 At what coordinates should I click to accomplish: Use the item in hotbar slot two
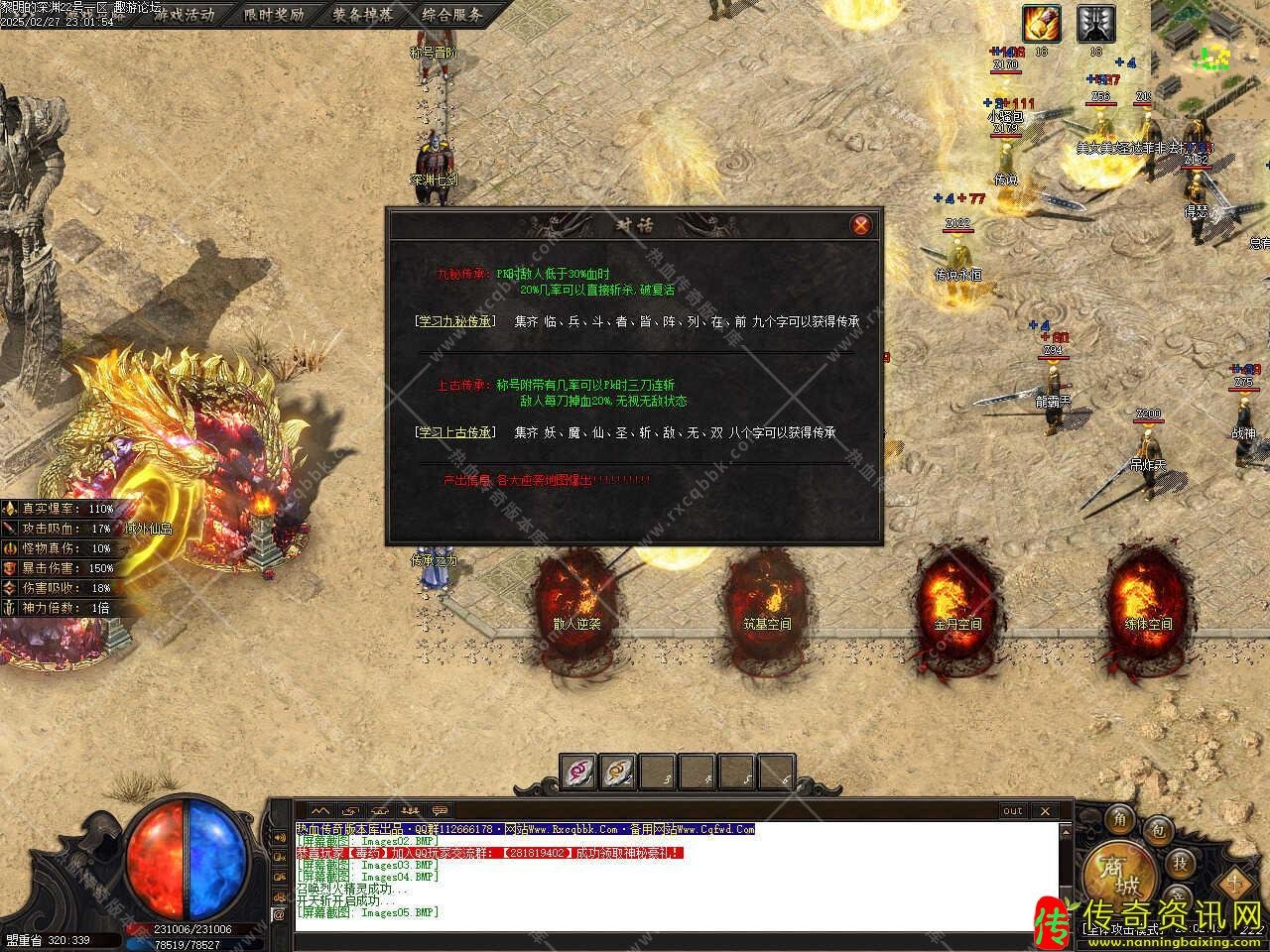tap(617, 772)
